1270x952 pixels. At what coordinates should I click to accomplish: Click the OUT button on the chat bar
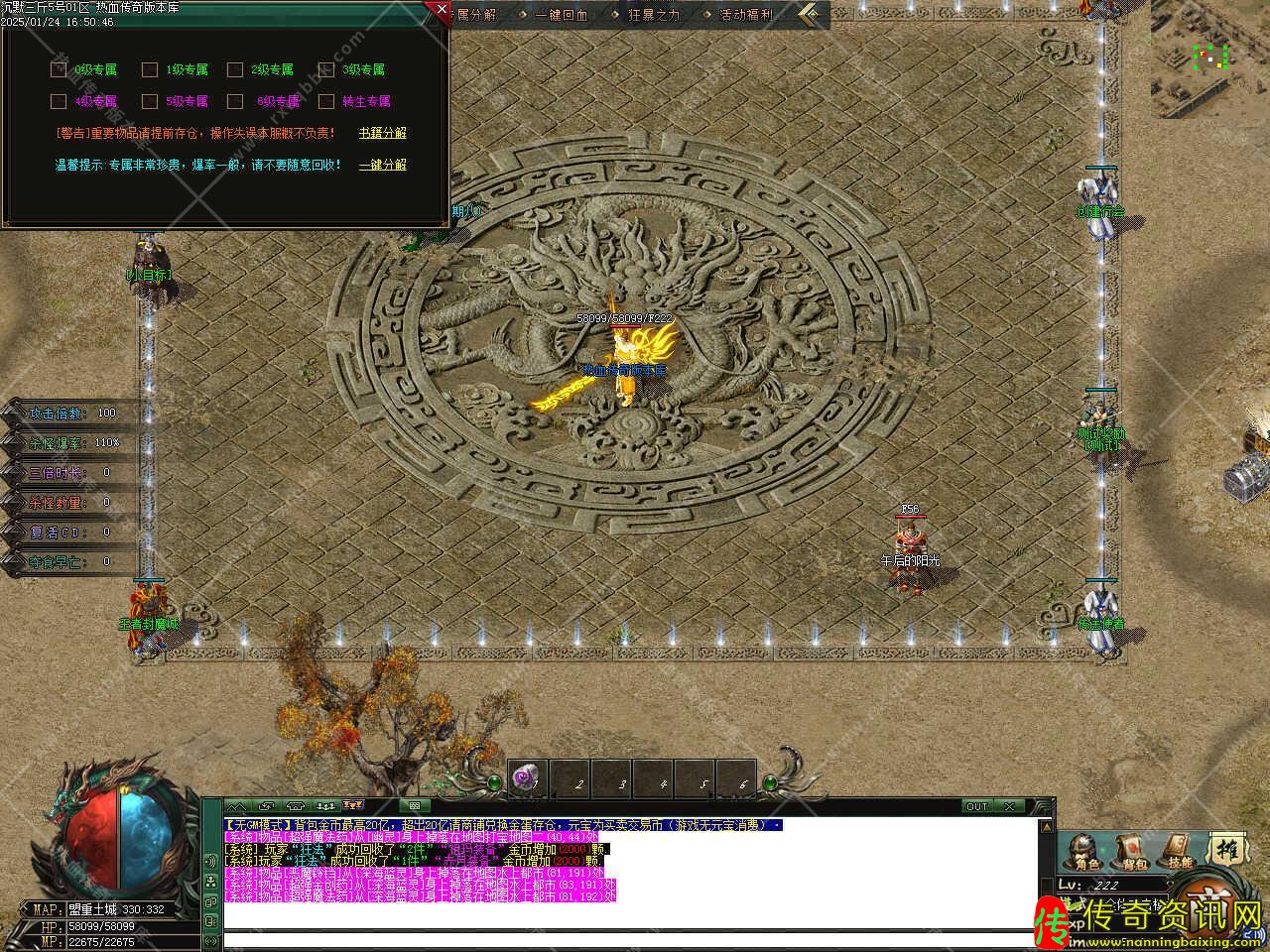pos(977,806)
